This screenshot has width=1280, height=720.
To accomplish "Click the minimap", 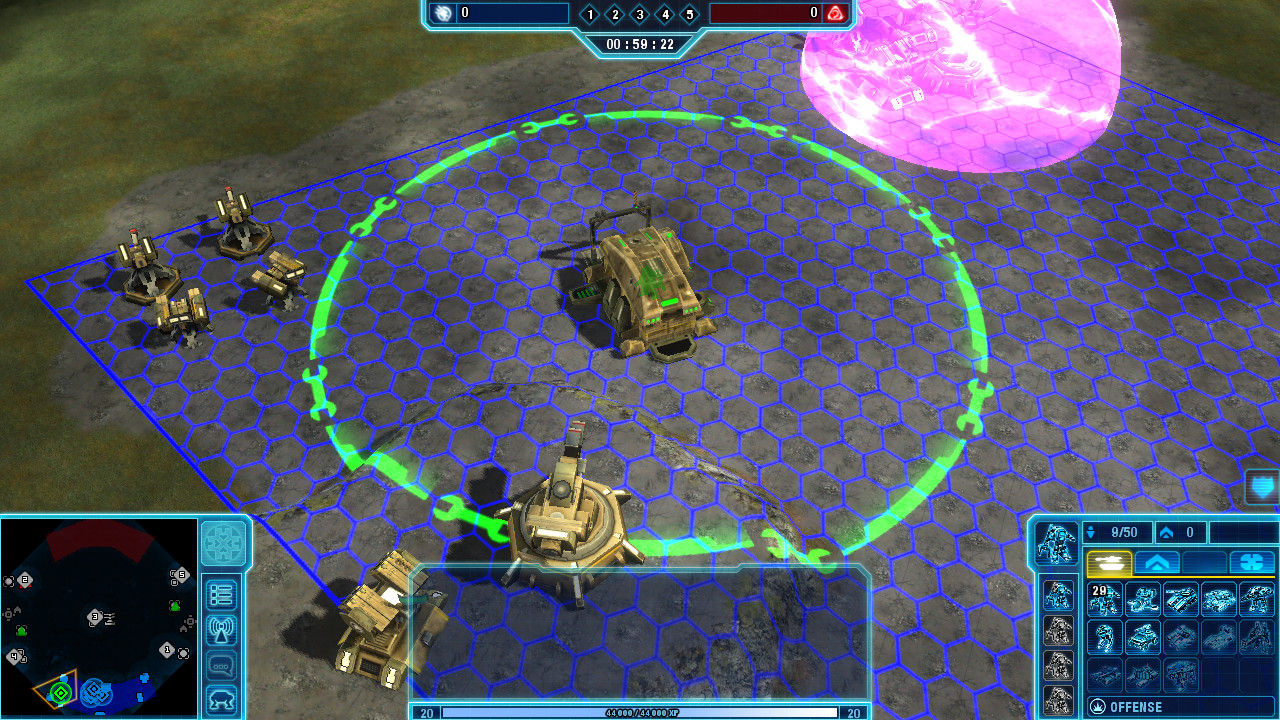I will [98, 615].
